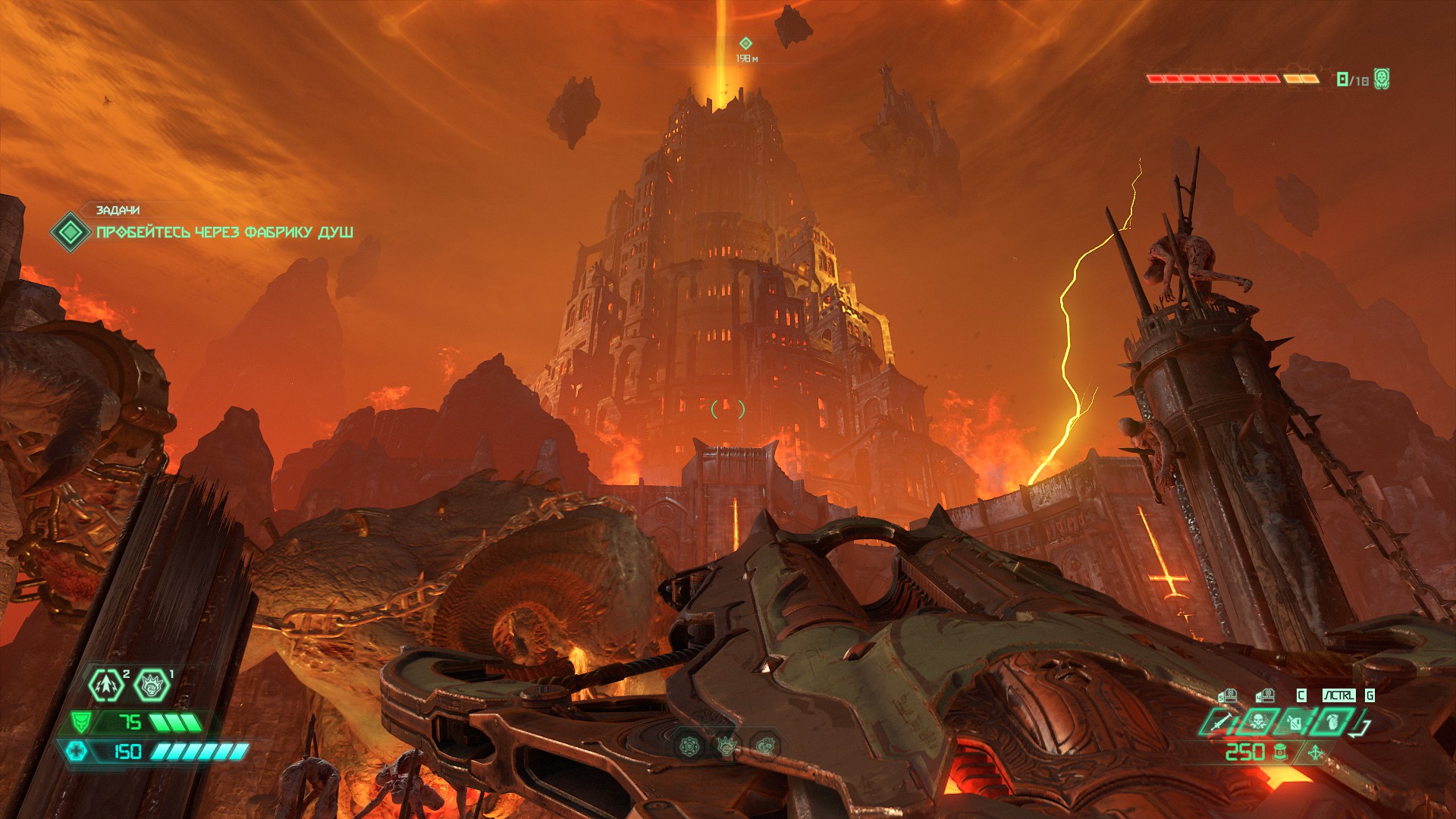The height and width of the screenshot is (819, 1456).
Task: Select the crowned fist rune icon
Action: point(726,747)
